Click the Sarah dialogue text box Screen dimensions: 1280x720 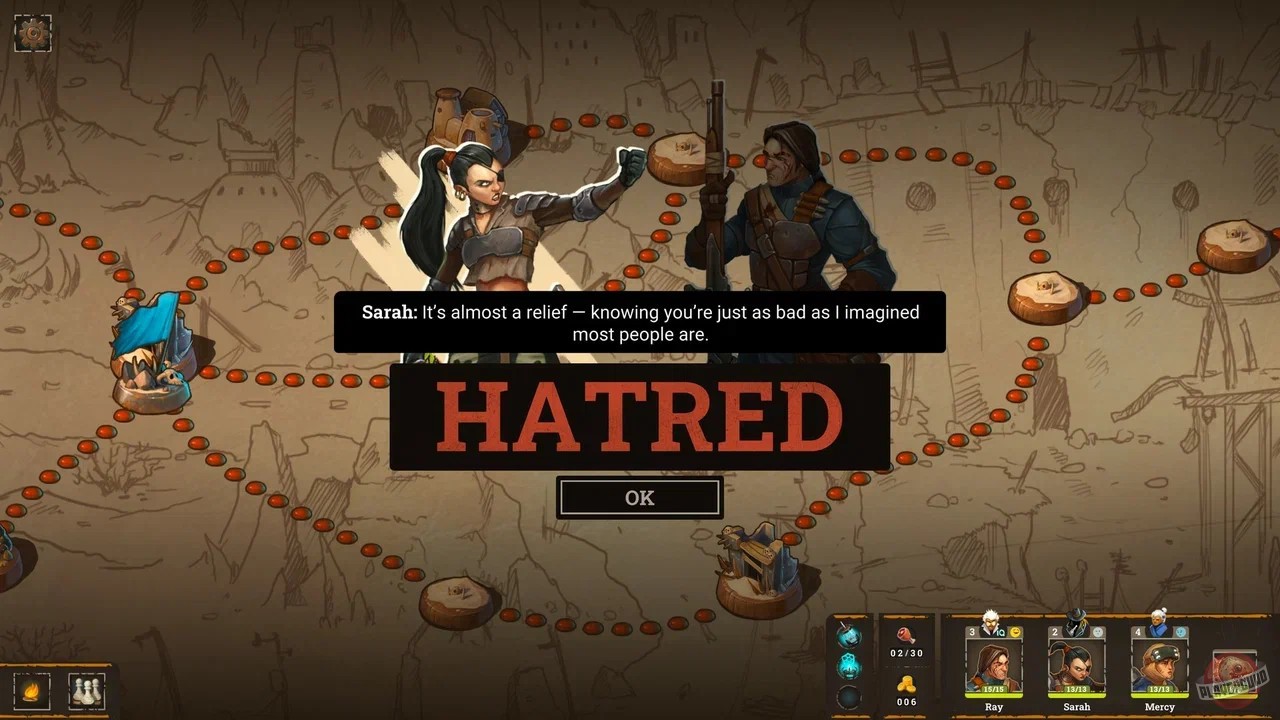pos(640,323)
